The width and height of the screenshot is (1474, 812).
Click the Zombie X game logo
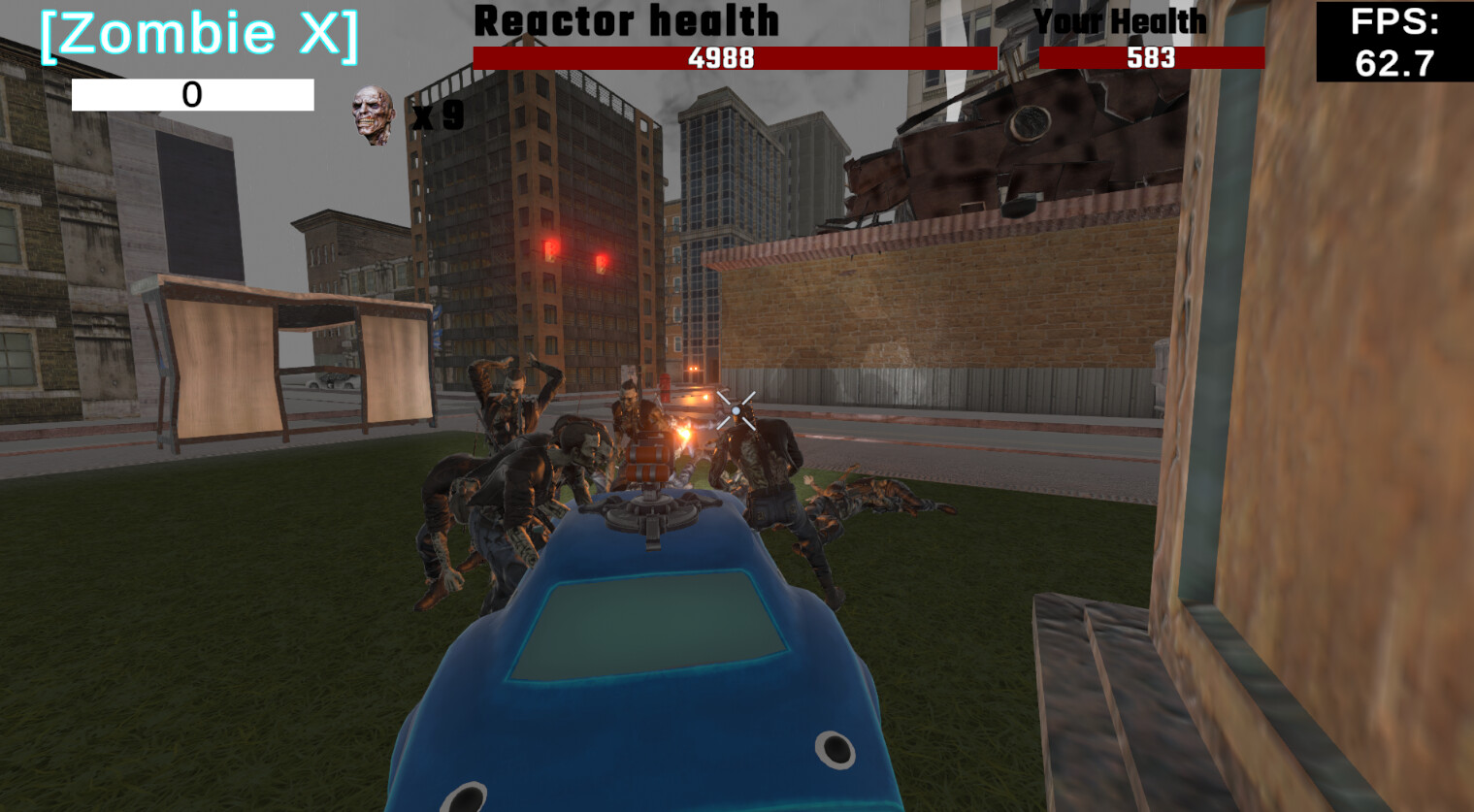(x=197, y=35)
